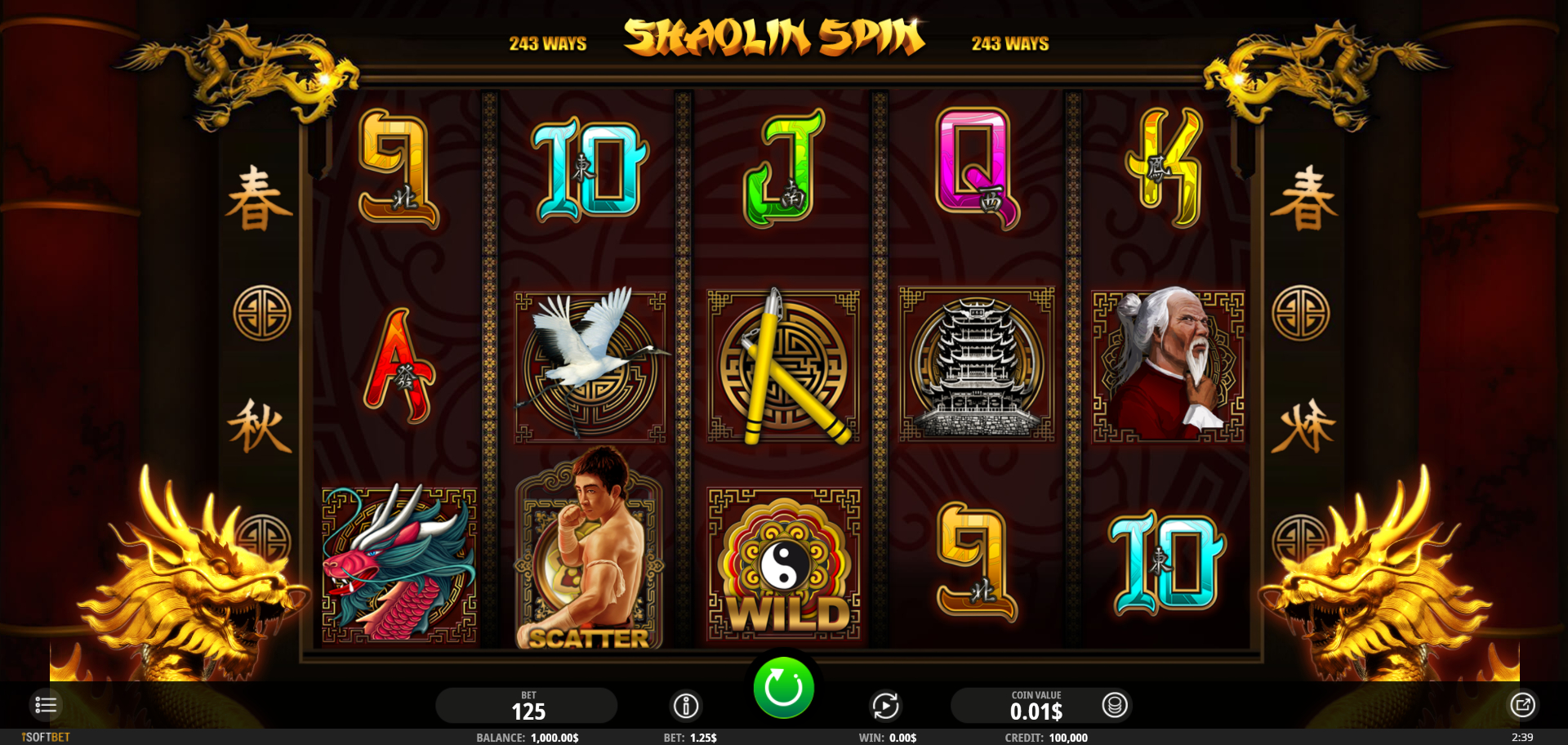Spin the reels with the green button
Image resolution: width=1568 pixels, height=745 pixels.
click(783, 688)
